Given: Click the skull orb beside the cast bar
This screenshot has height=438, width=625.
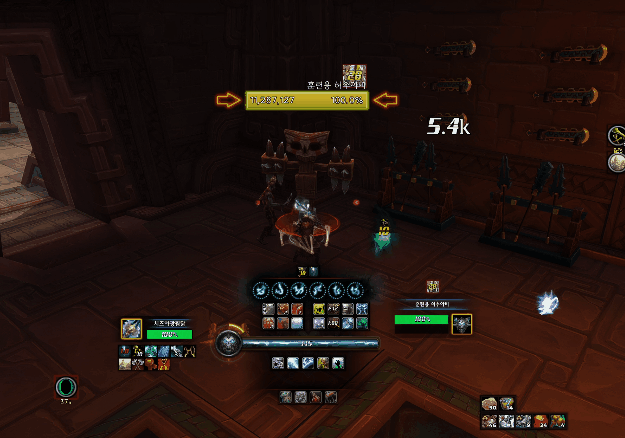Looking at the screenshot, I should [x=228, y=345].
